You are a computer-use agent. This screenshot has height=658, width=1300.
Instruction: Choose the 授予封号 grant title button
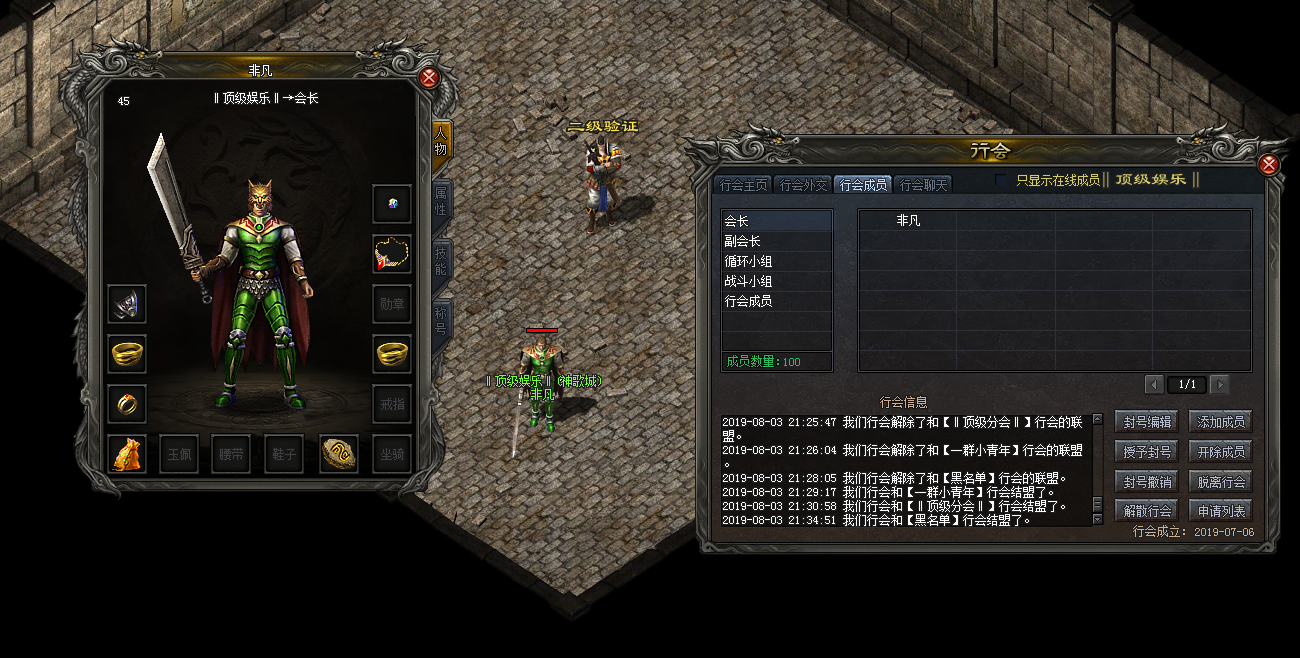coord(1146,452)
